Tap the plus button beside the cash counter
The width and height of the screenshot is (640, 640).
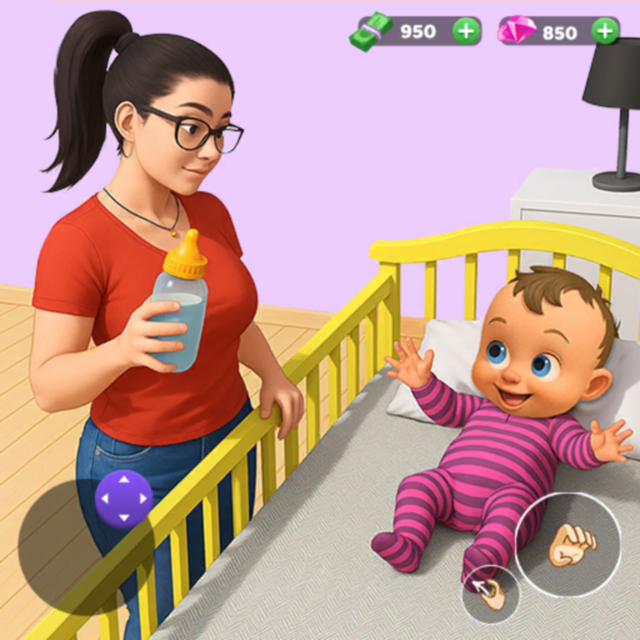pyautogui.click(x=466, y=31)
